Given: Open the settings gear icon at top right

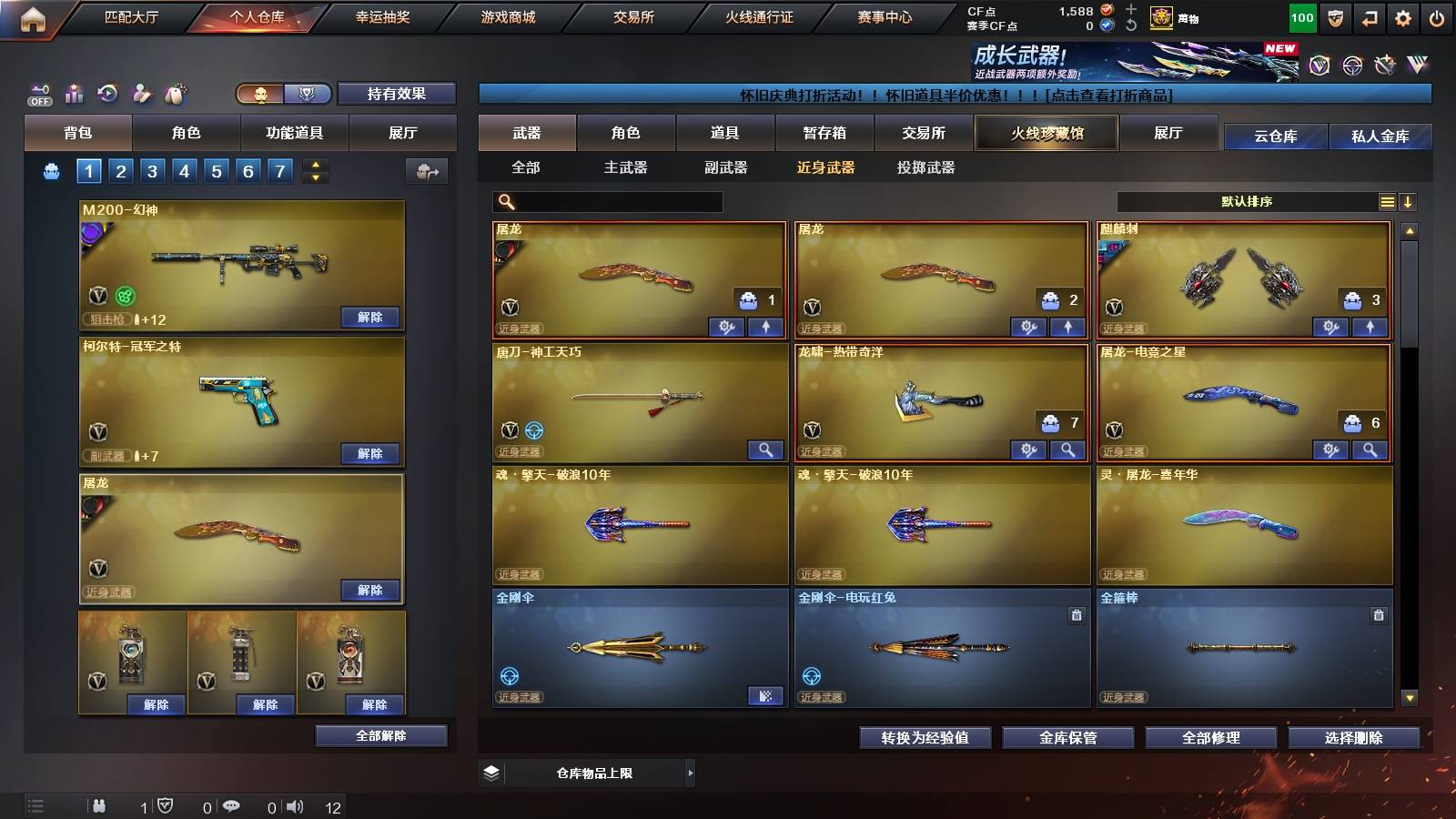Looking at the screenshot, I should [1402, 16].
